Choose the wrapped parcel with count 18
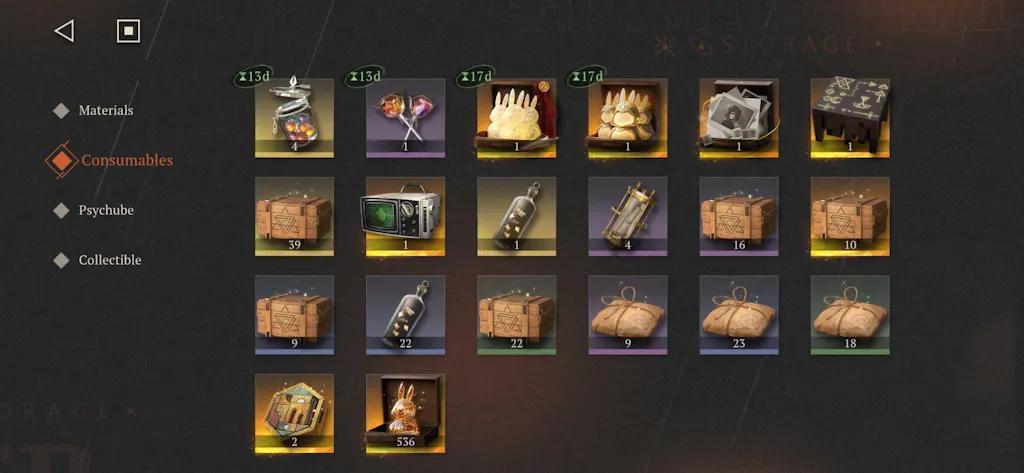The height and width of the screenshot is (473, 1024). pyautogui.click(x=850, y=314)
